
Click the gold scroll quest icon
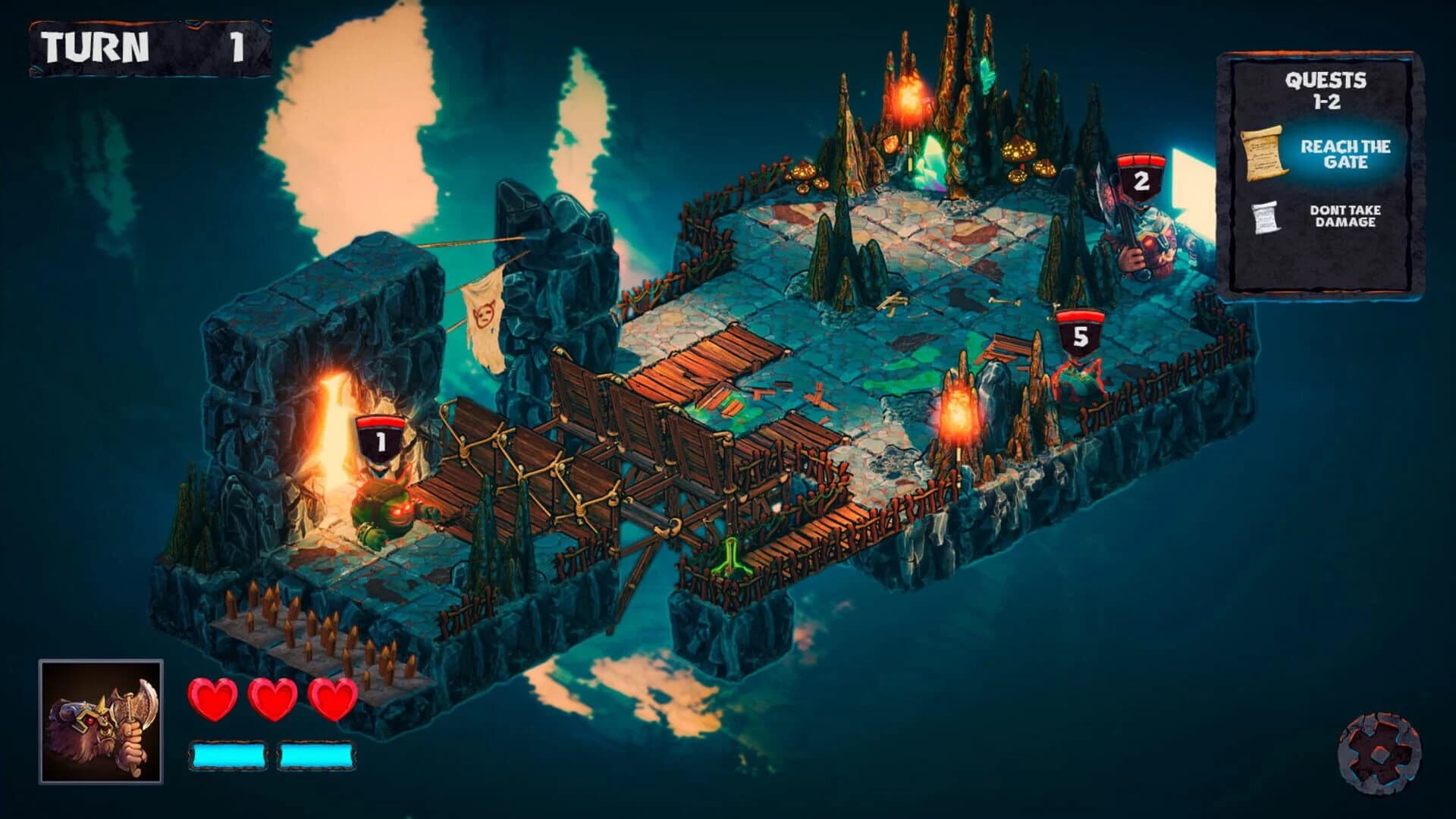(x=1265, y=153)
